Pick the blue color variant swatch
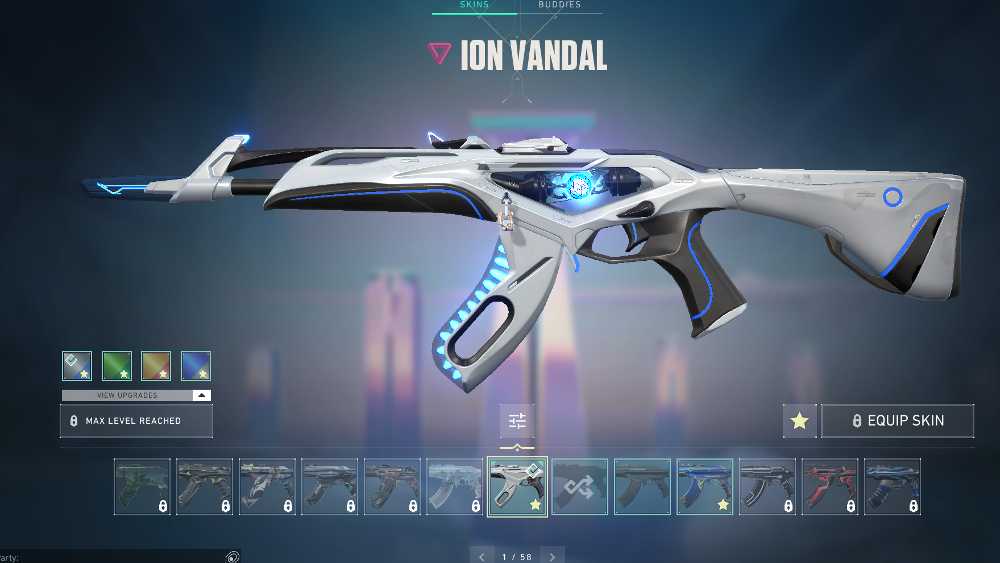 pyautogui.click(x=196, y=366)
